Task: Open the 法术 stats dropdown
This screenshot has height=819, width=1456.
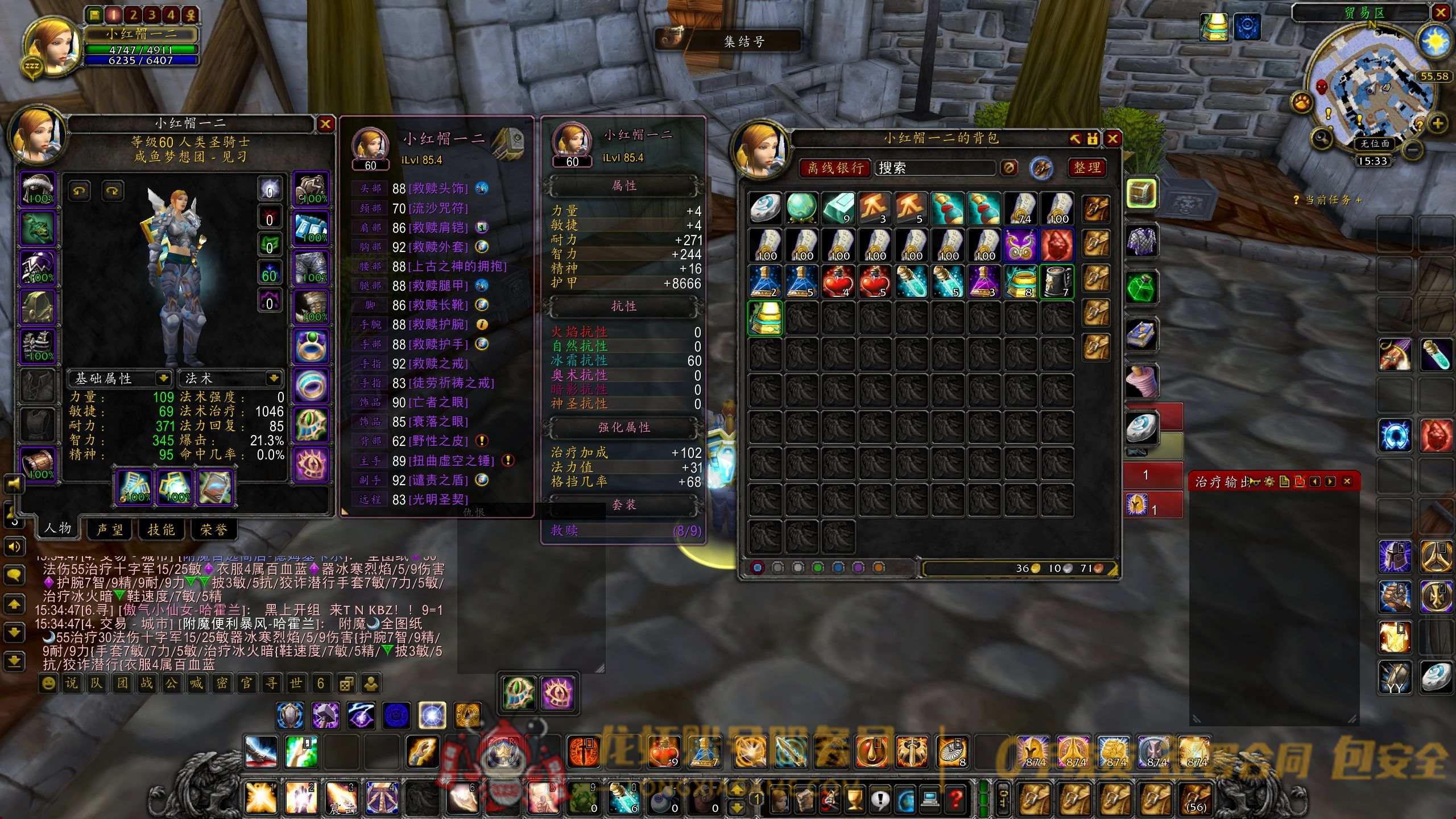Action: (x=274, y=378)
